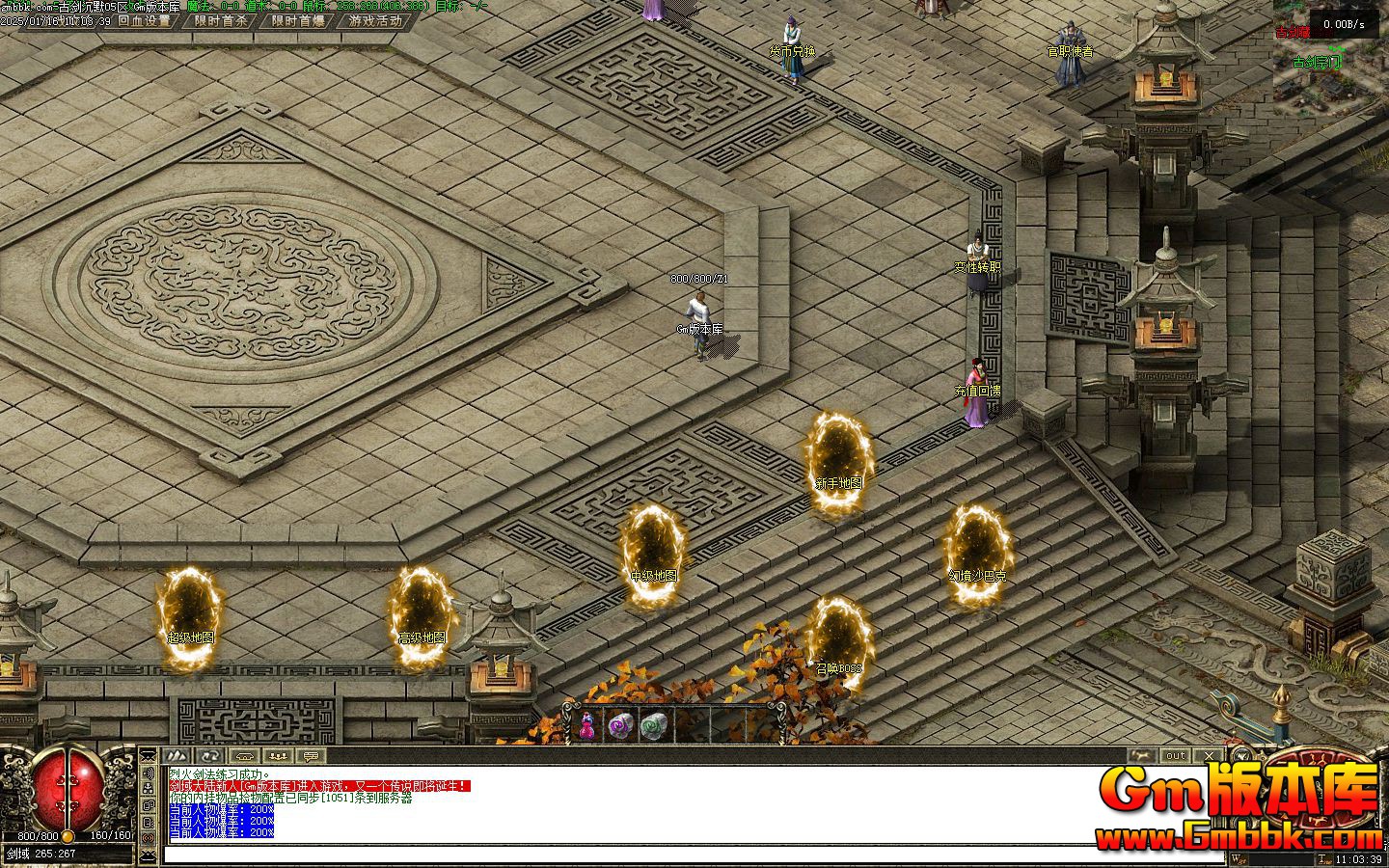1389x868 pixels.
Task: Use the pink potion bottle slot
Action: point(586,726)
